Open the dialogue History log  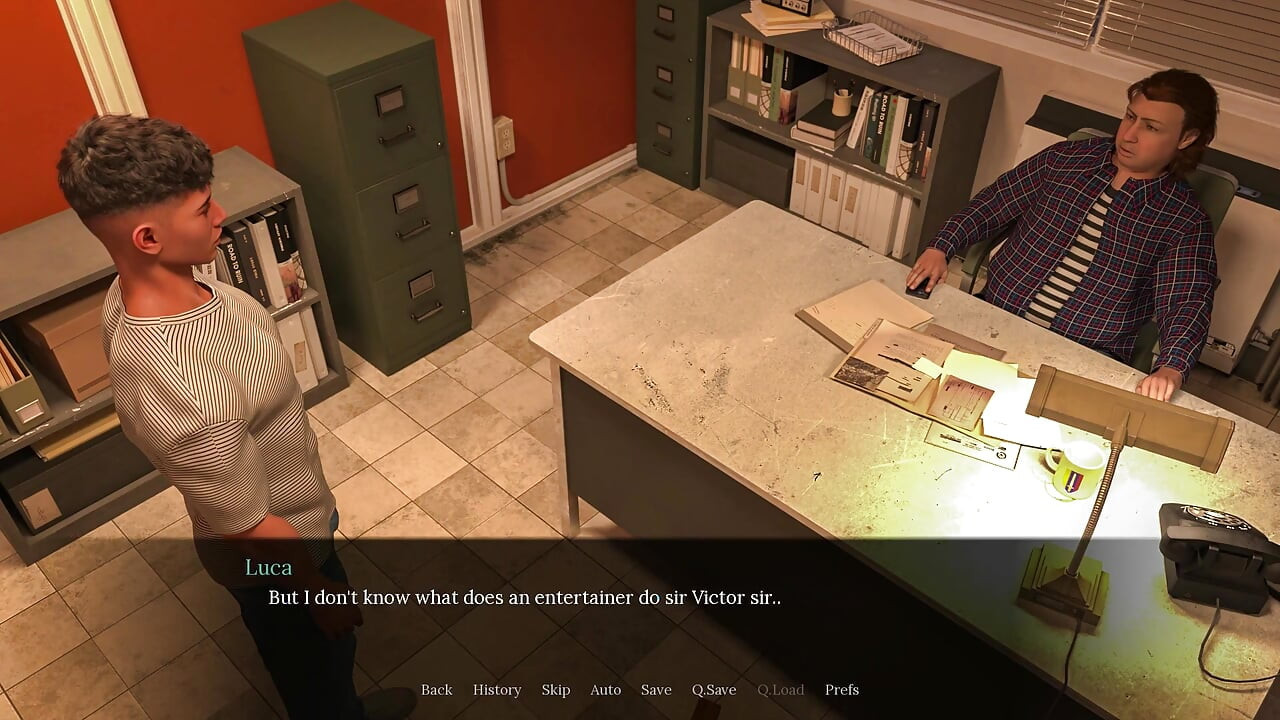497,690
